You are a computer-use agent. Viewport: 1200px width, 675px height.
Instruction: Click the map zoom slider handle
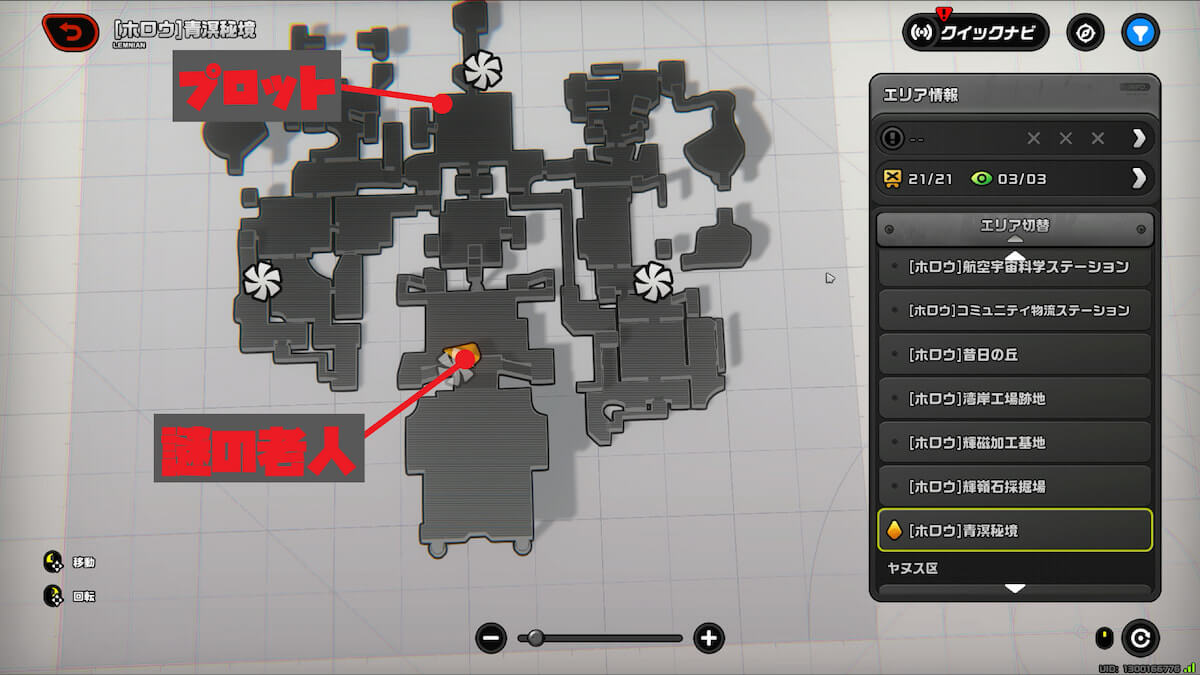click(536, 638)
